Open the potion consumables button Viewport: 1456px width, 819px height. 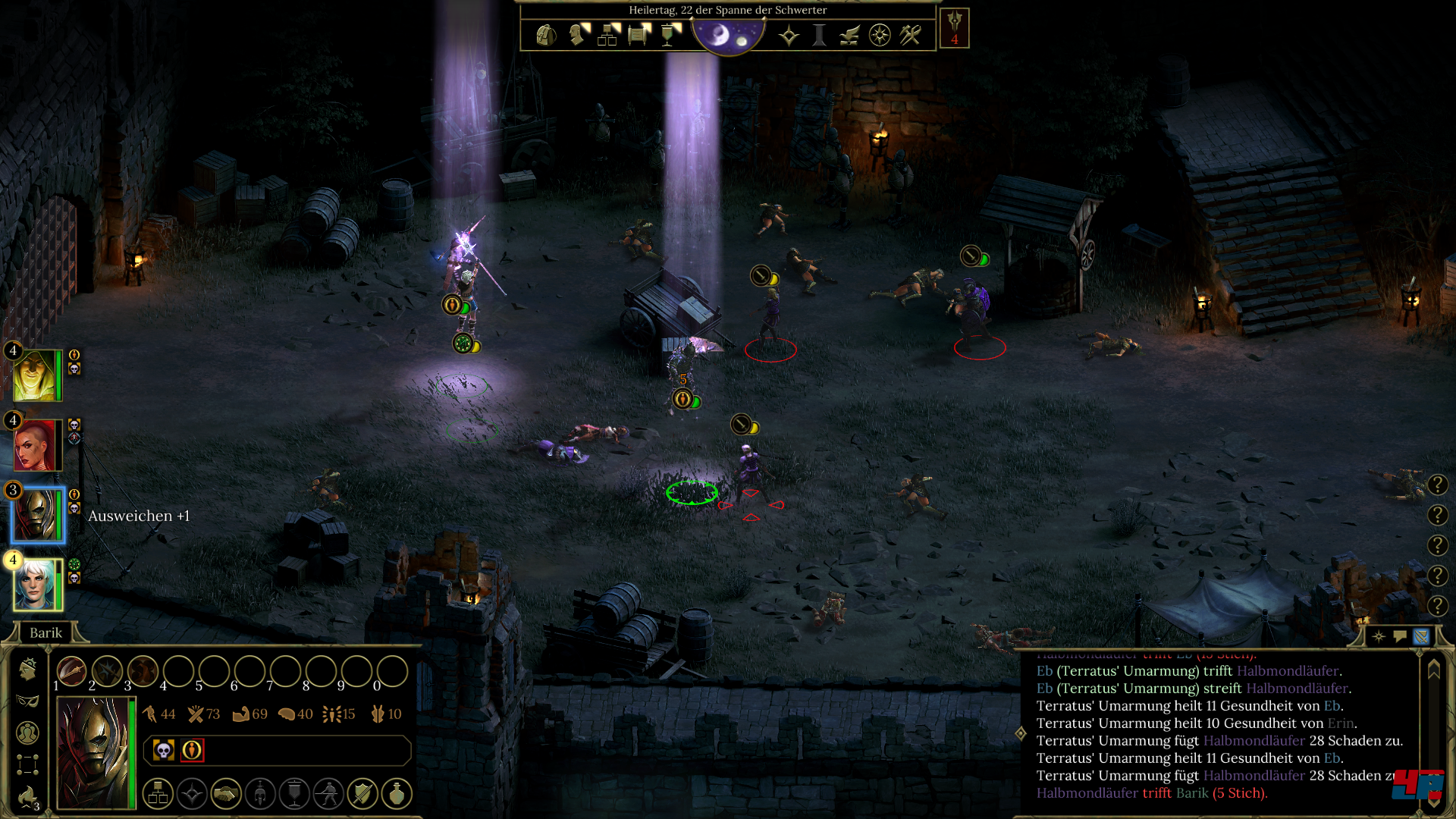tap(397, 794)
